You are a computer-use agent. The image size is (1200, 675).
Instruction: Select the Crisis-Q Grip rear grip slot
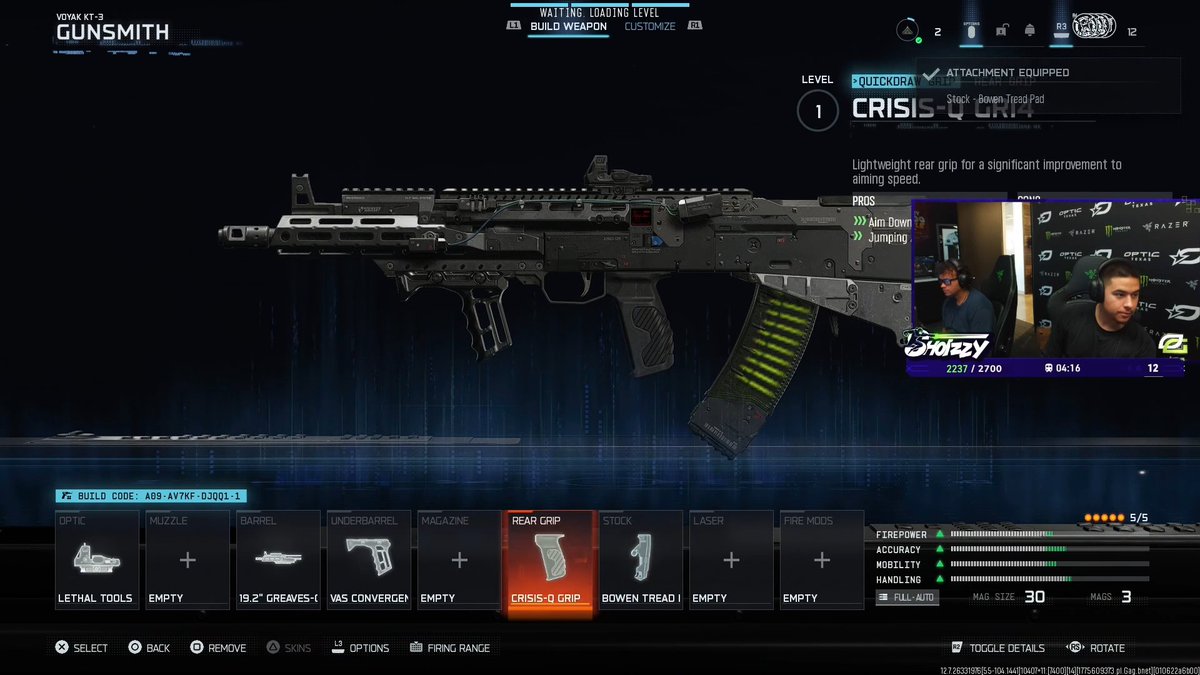click(550, 562)
